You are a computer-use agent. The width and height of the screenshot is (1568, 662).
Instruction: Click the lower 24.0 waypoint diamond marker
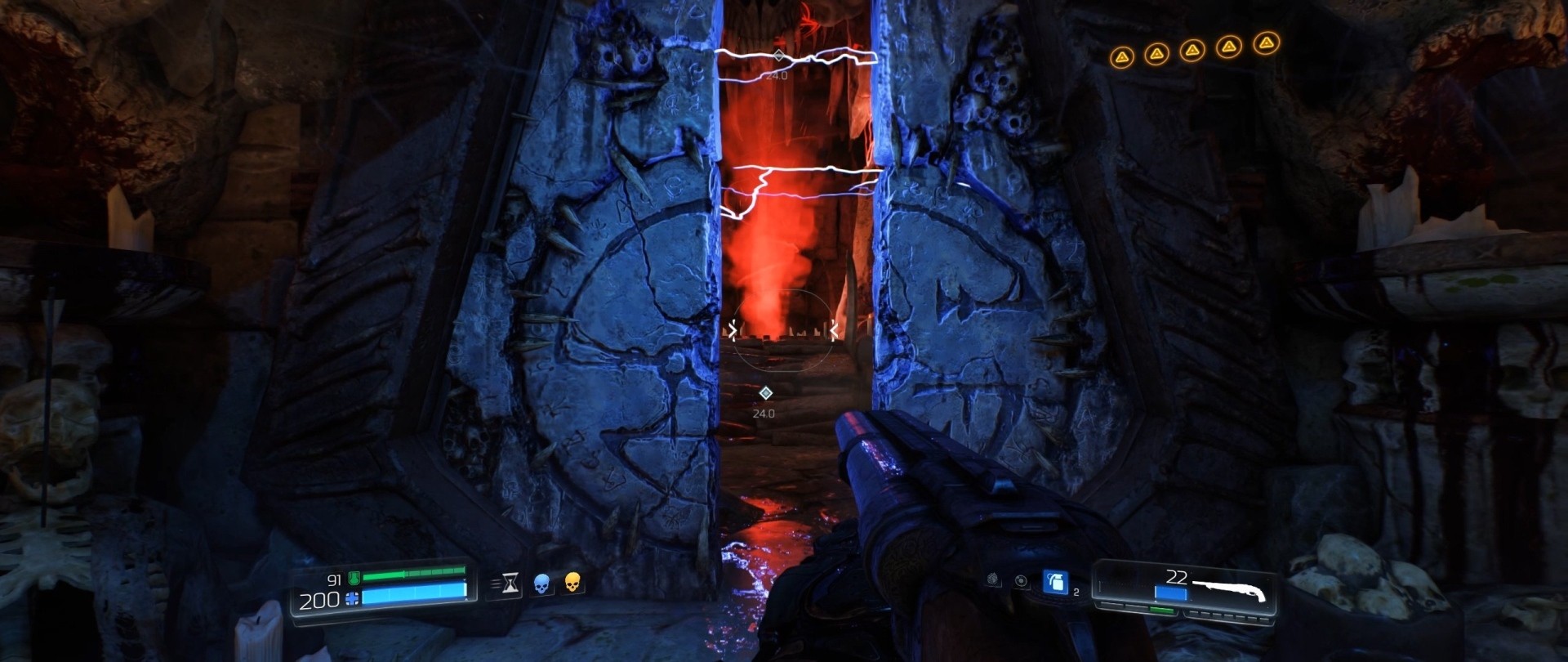coord(766,394)
